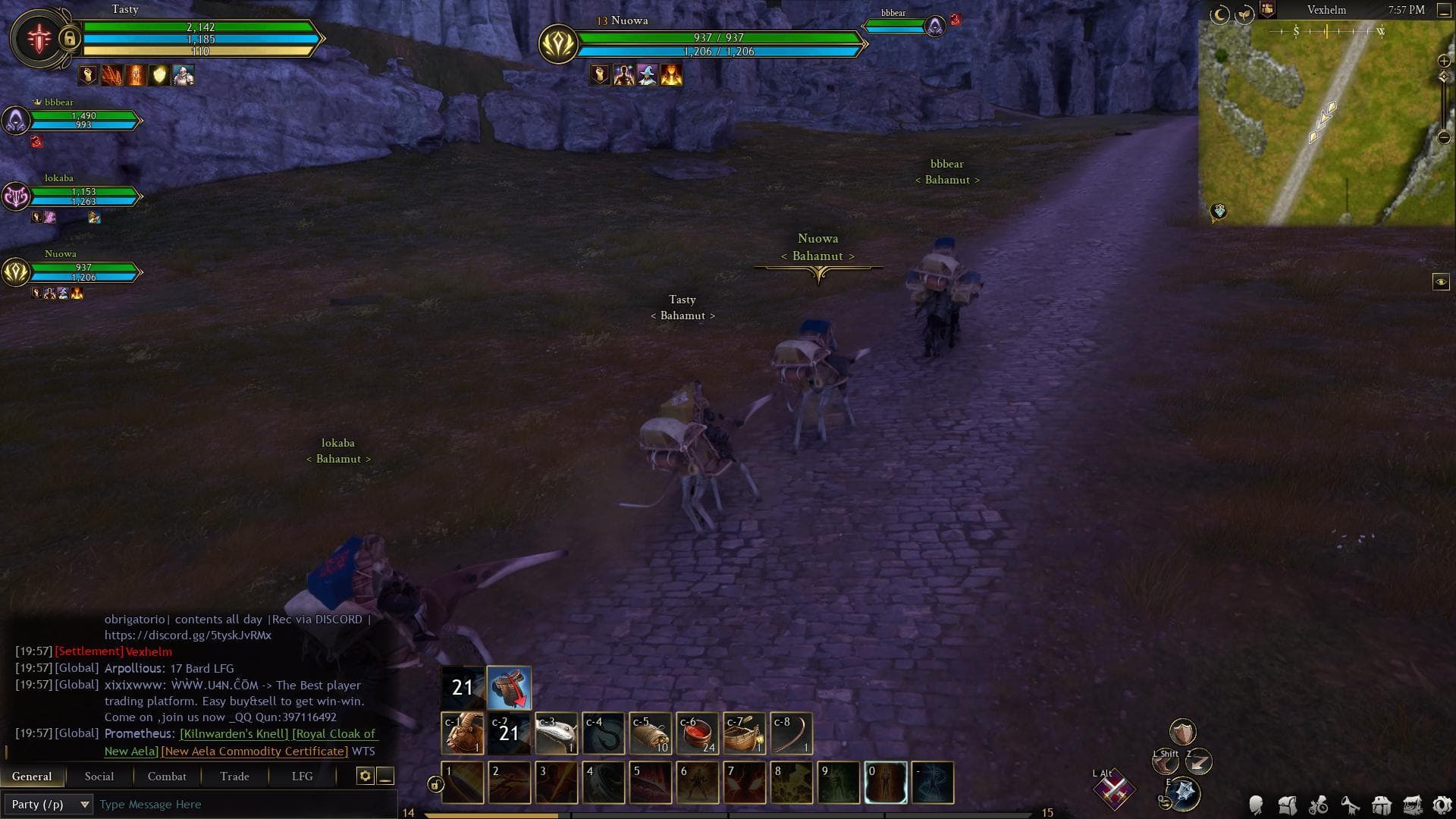Zoom in on the minimap

click(x=1444, y=61)
